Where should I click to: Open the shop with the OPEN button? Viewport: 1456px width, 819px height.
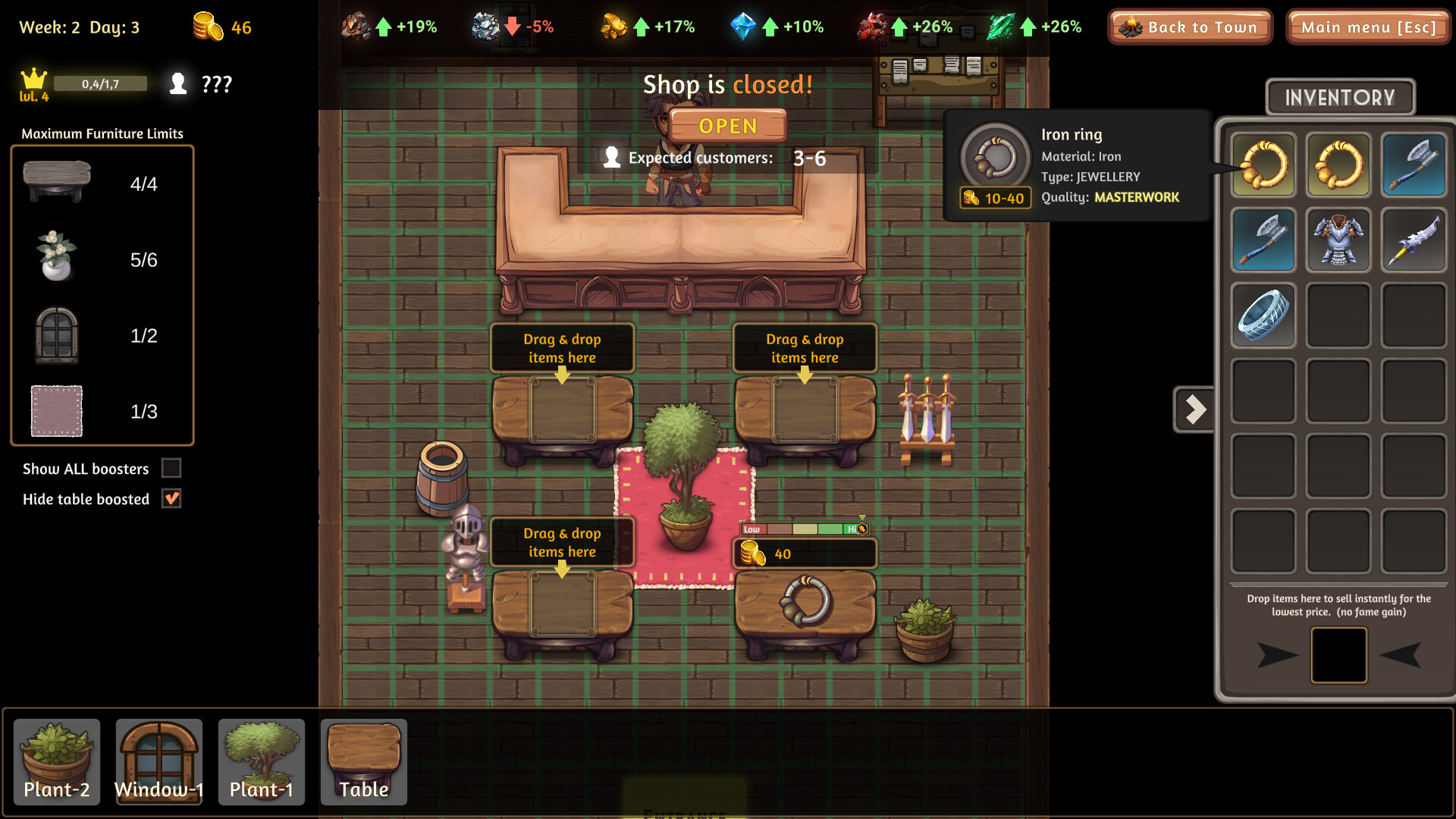[x=727, y=126]
